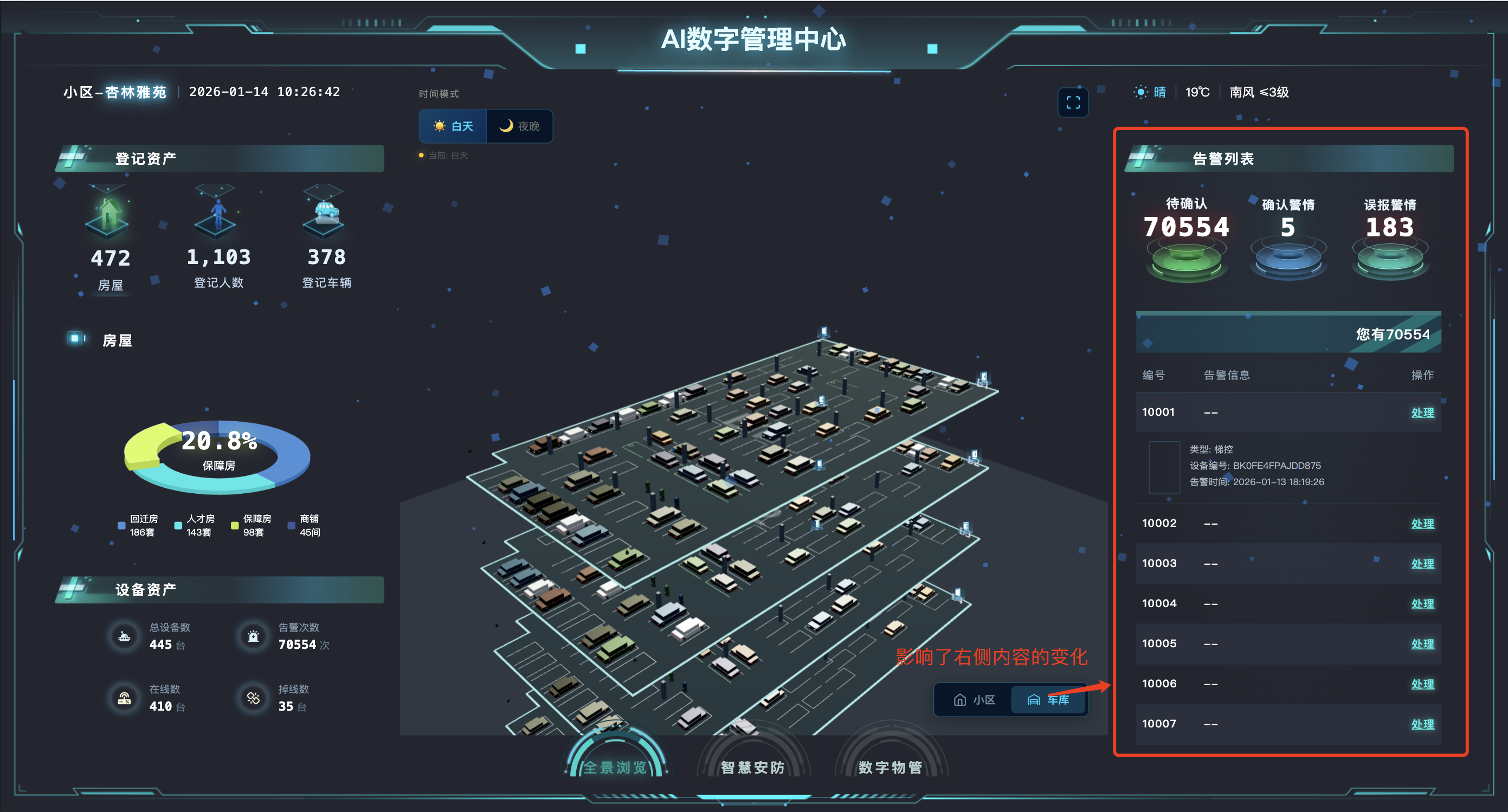The image size is (1508, 812).
Task: Click 处理 for alarm 10001
Action: pos(1422,412)
